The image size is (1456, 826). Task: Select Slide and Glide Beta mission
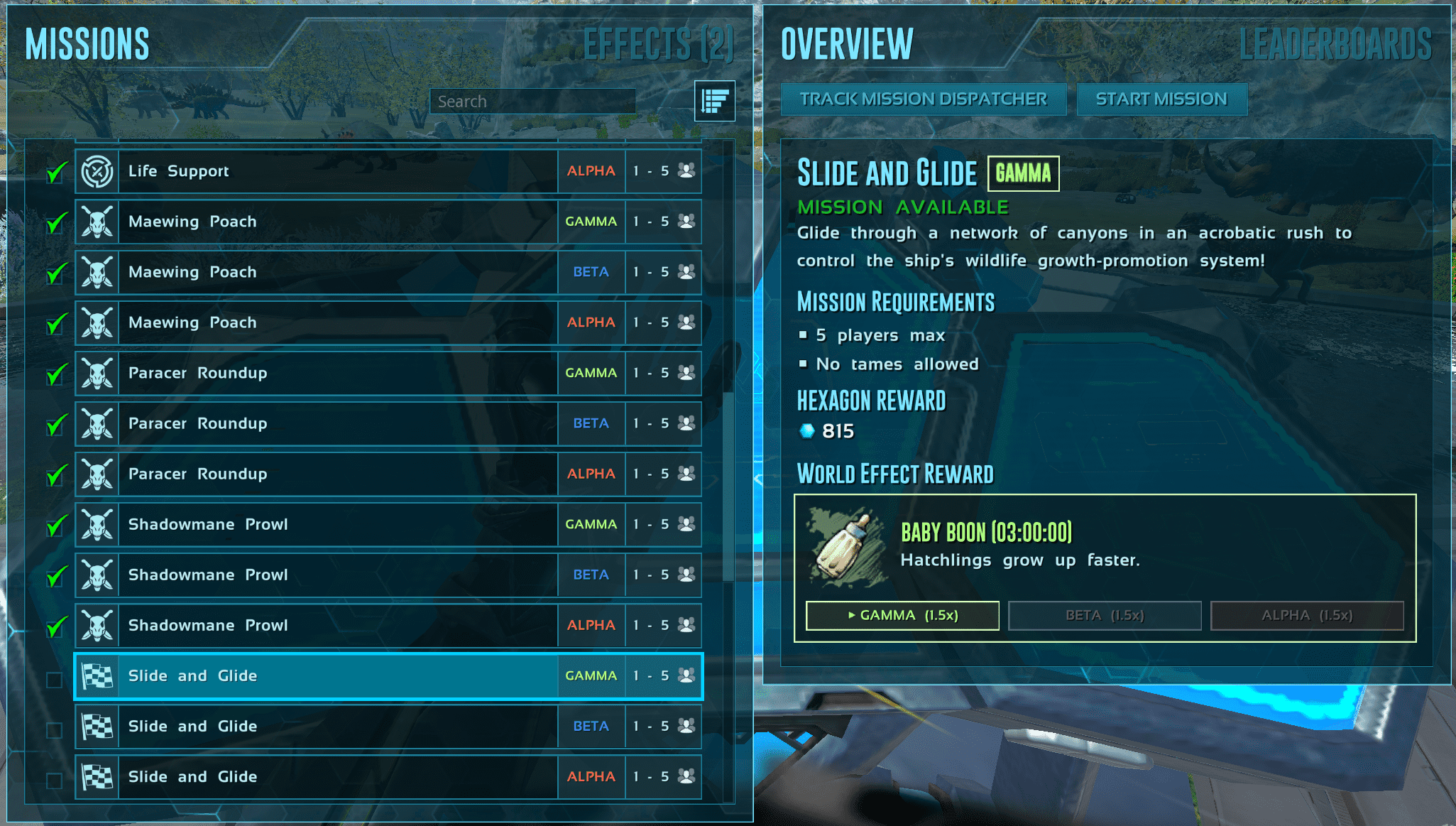coord(388,726)
